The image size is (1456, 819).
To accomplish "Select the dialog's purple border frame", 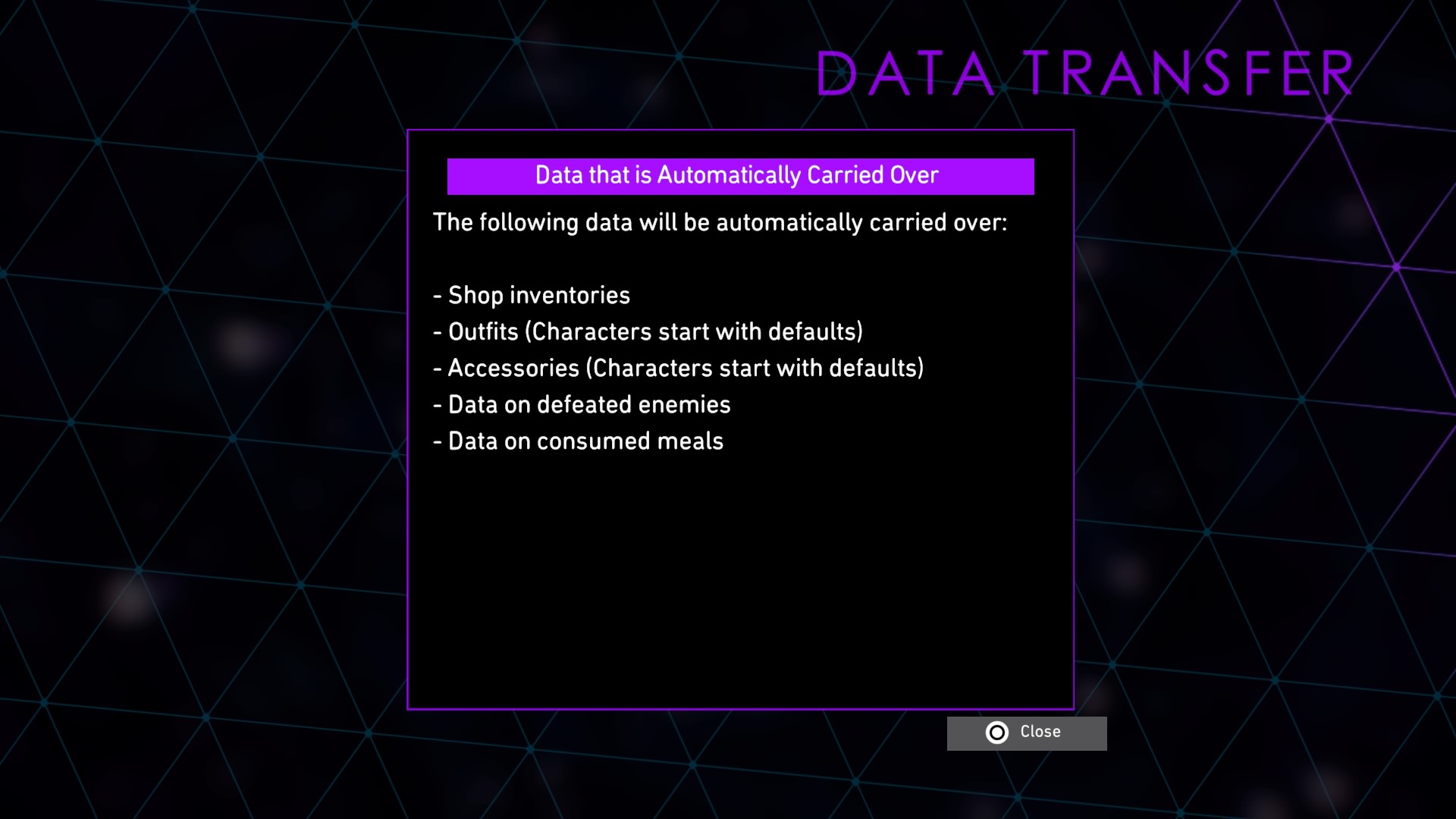I will point(741,130).
